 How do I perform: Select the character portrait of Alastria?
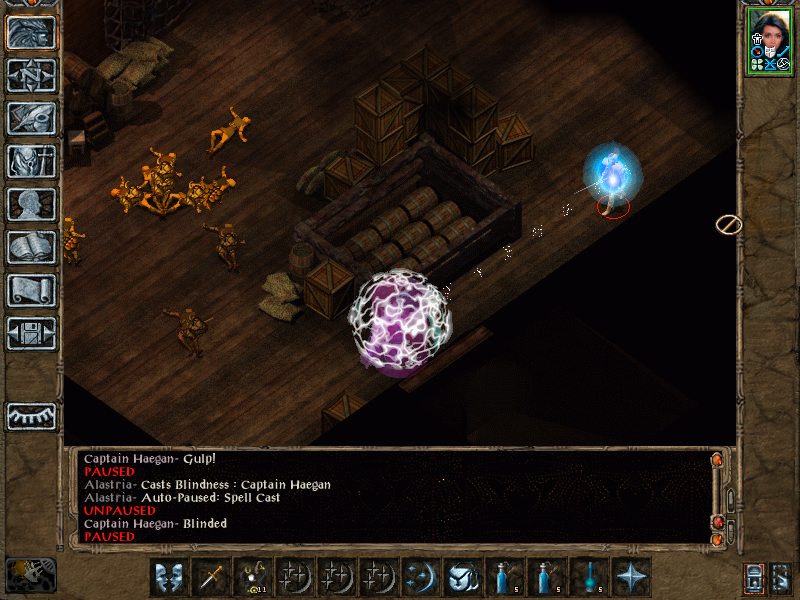point(770,42)
